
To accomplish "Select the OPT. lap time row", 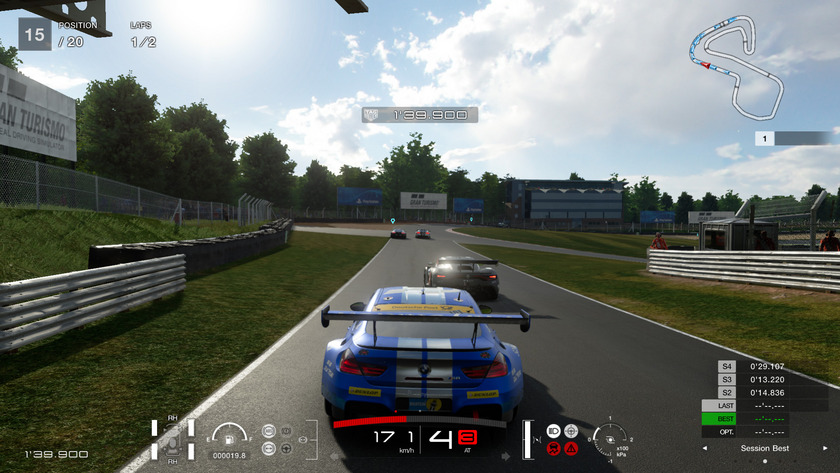I will (x=766, y=431).
